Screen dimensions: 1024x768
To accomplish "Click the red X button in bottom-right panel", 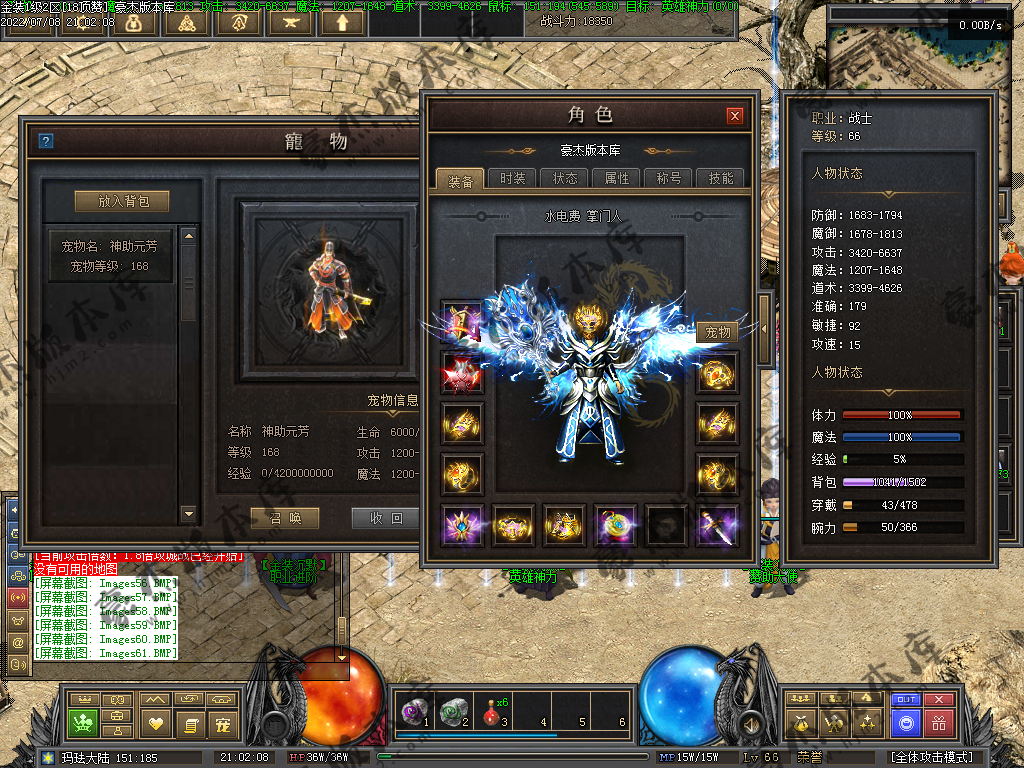I will pyautogui.click(x=938, y=699).
